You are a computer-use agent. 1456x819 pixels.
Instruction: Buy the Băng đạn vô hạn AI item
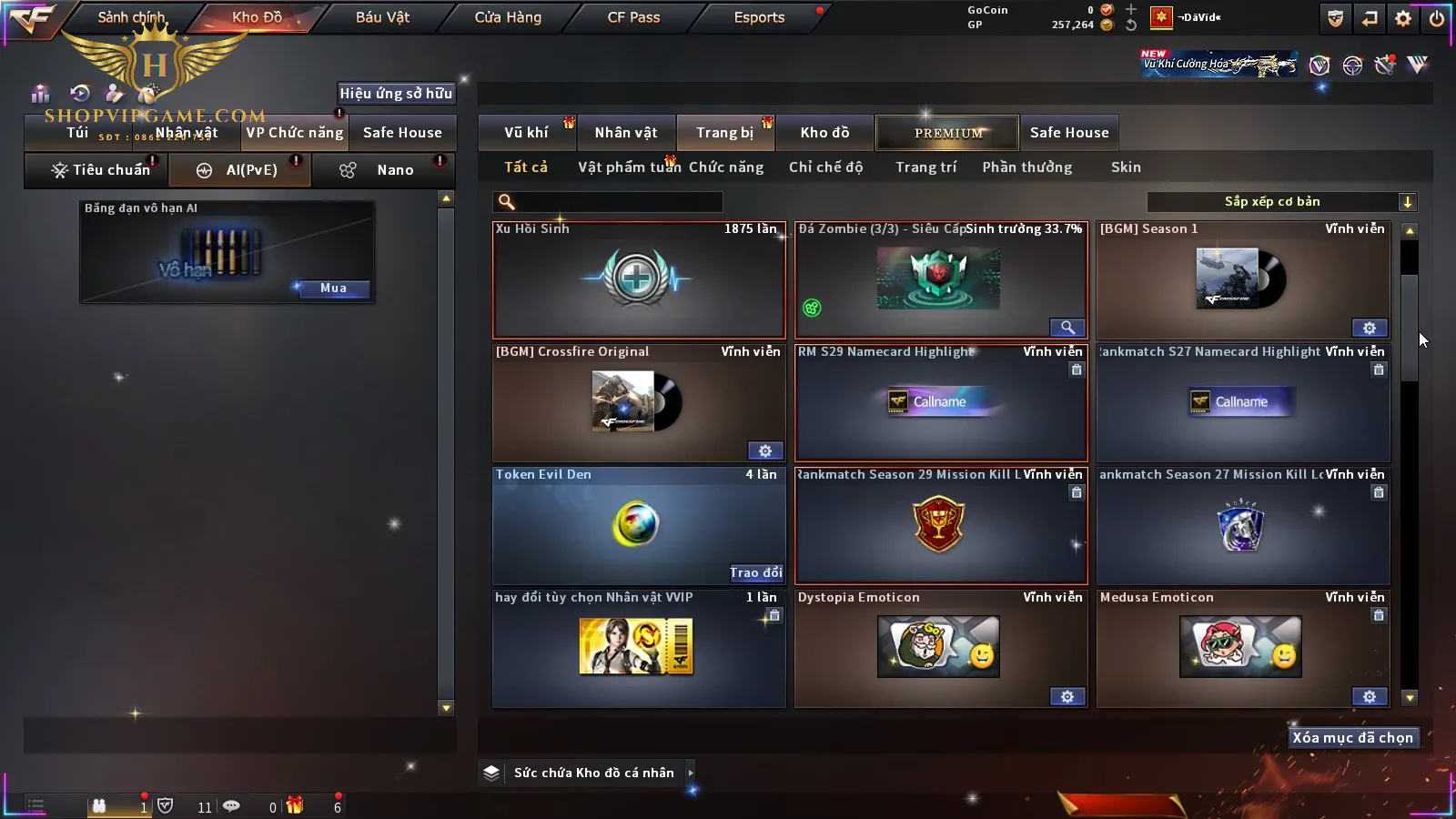[x=333, y=288]
